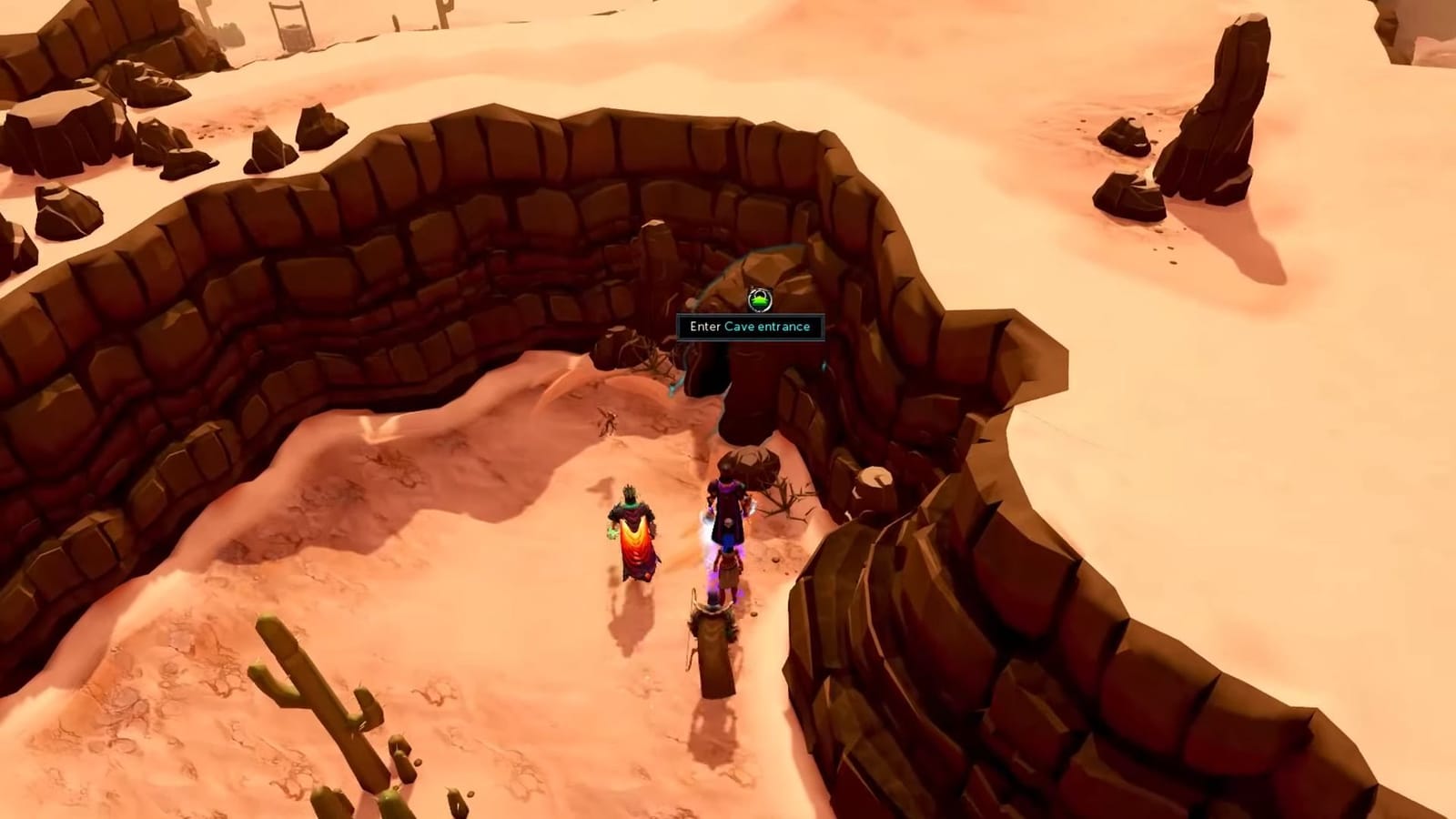This screenshot has width=1456, height=819.
Task: Select the player wearing the fire cape
Action: point(635,537)
